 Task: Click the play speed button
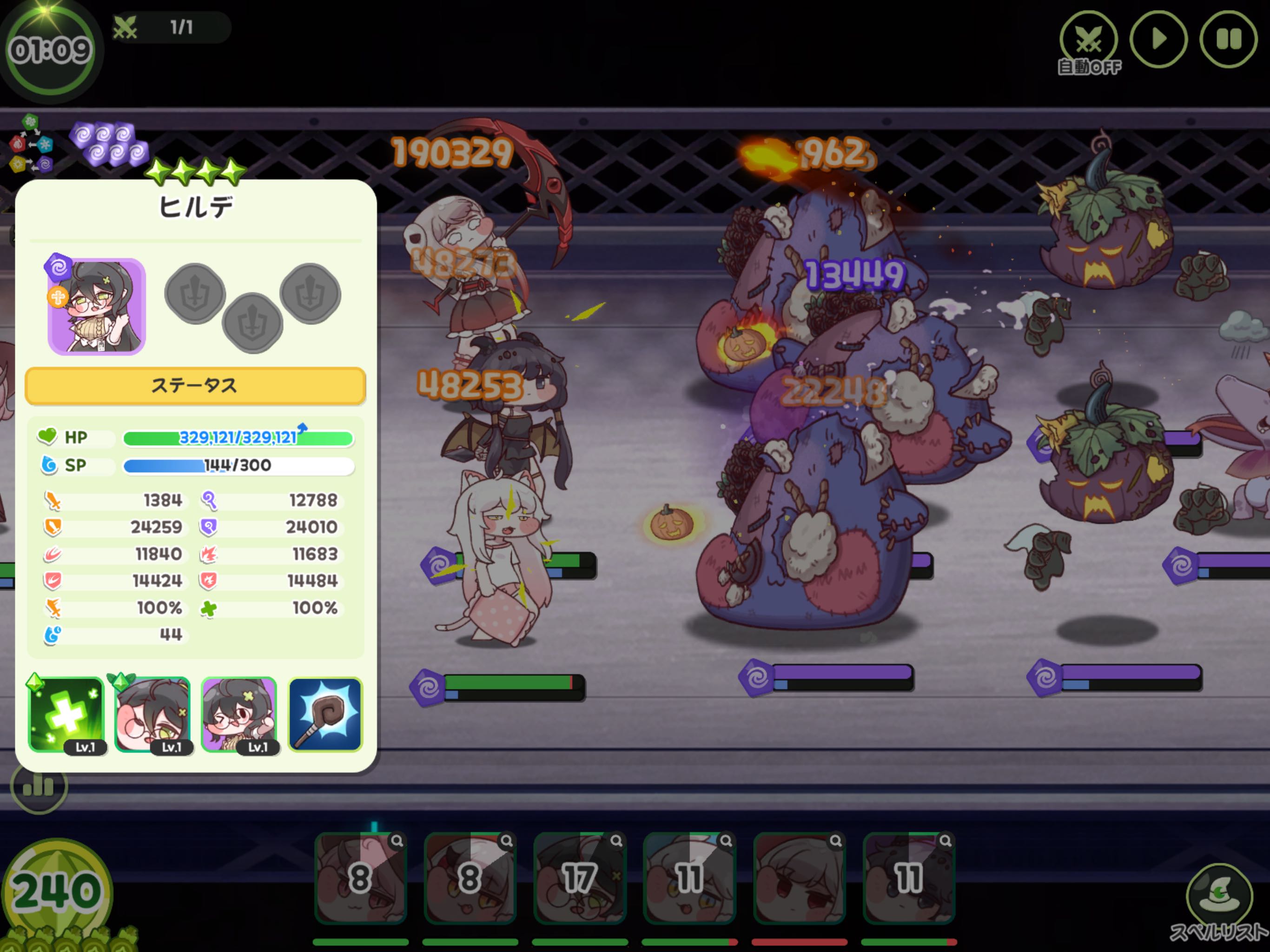pyautogui.click(x=1158, y=40)
